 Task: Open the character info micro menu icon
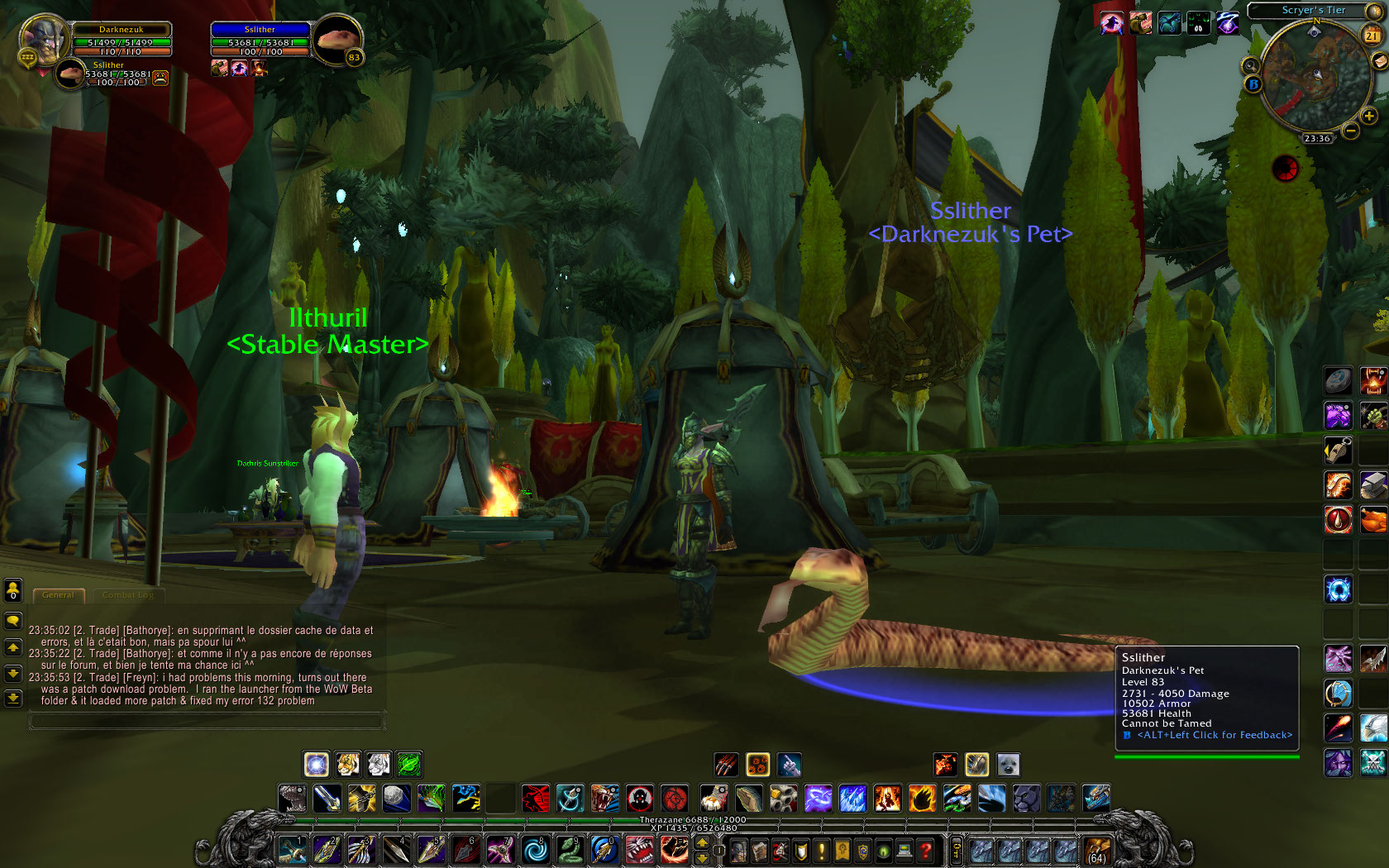click(x=737, y=849)
